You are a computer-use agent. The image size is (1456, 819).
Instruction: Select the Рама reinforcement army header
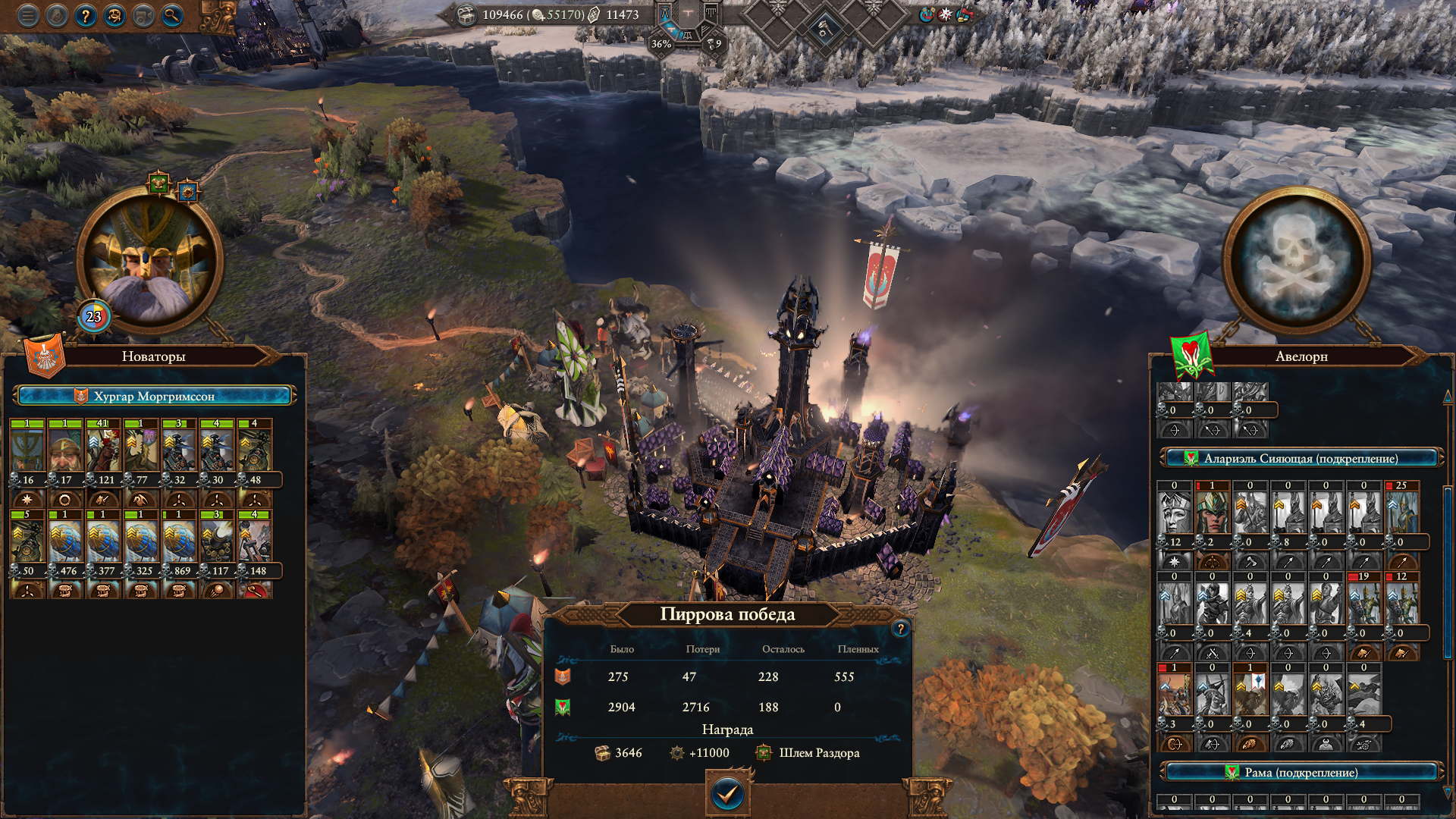(1300, 772)
